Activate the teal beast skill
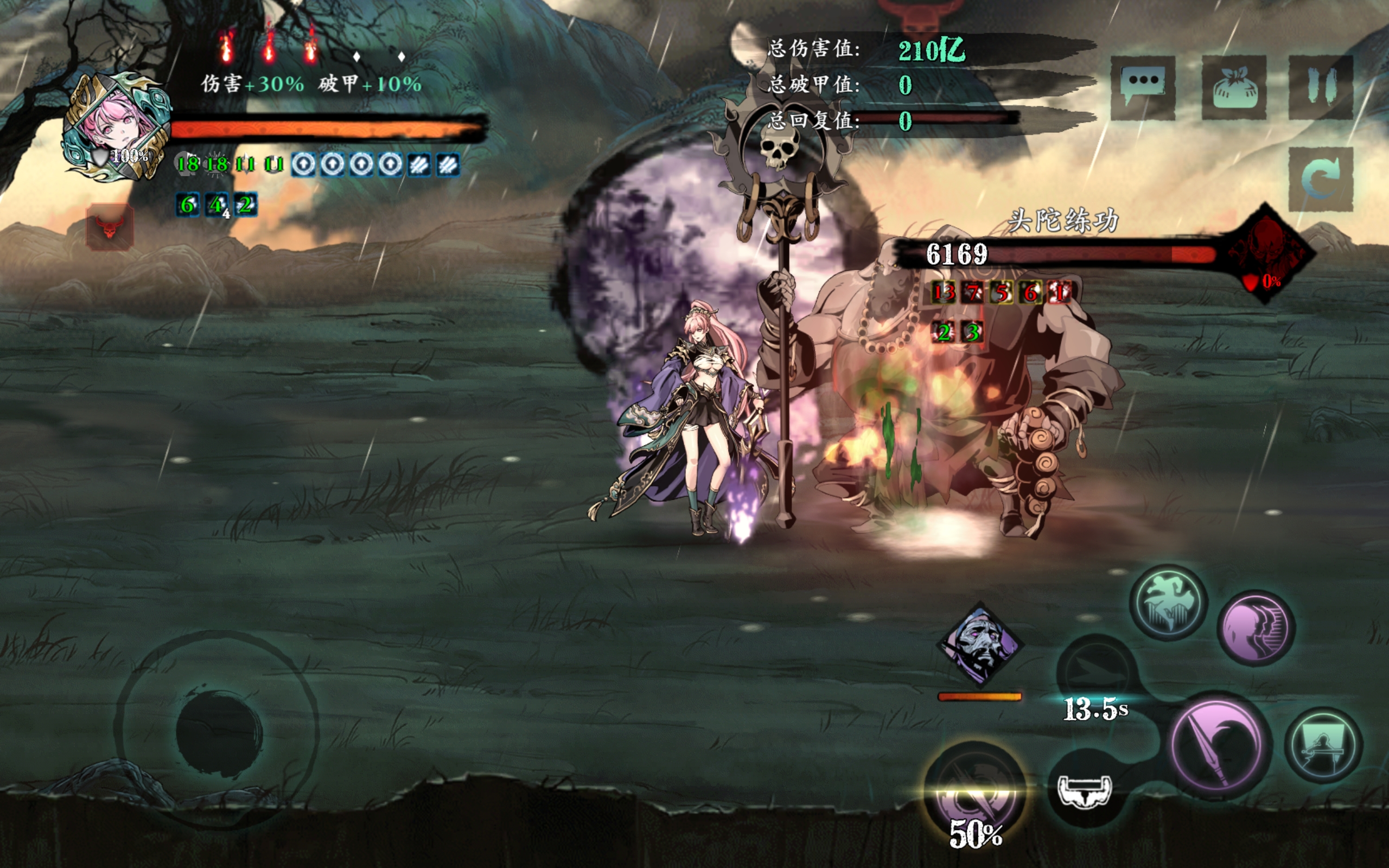 [1168, 602]
